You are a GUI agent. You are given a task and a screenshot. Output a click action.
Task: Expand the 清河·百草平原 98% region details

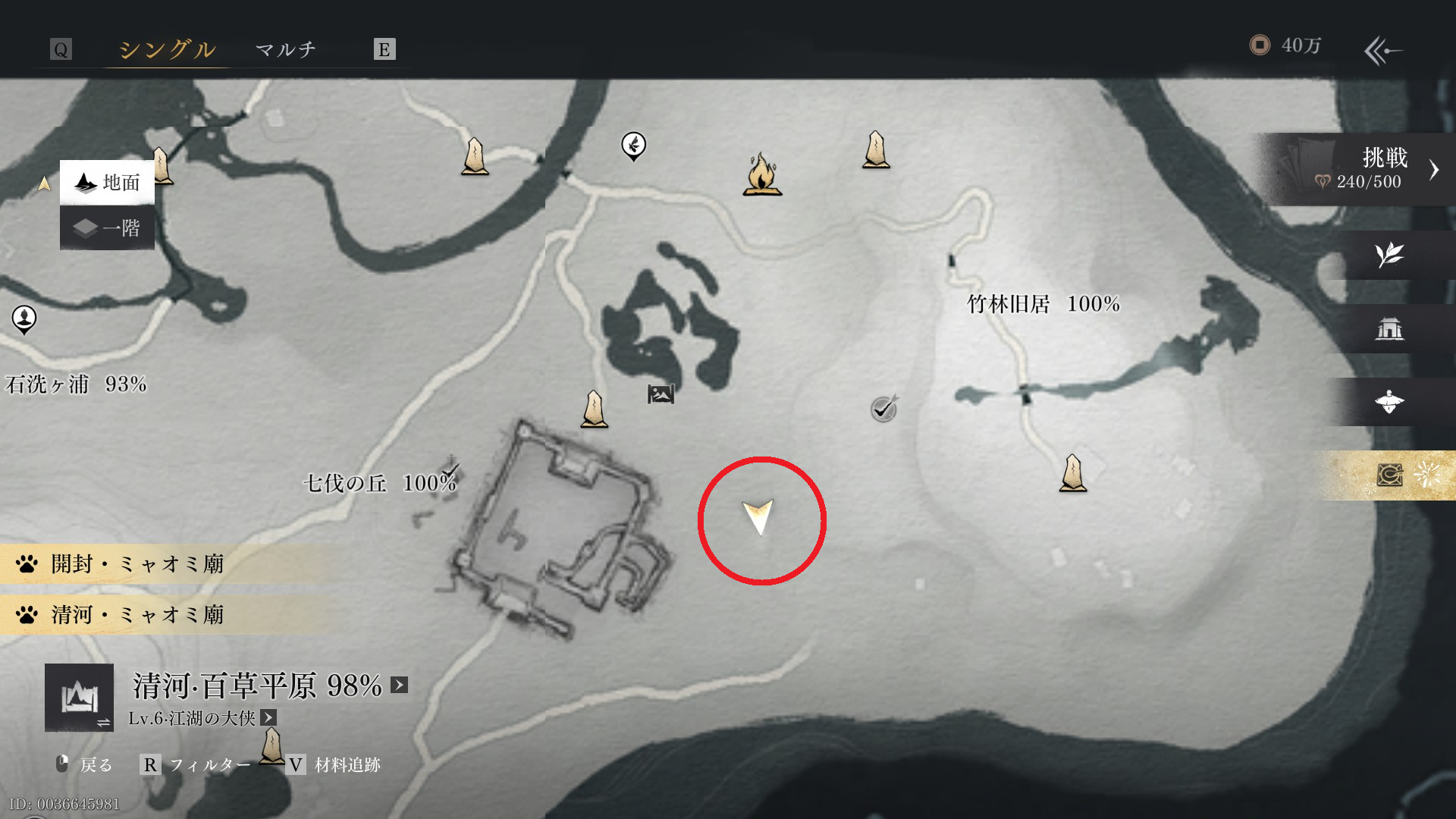[399, 686]
